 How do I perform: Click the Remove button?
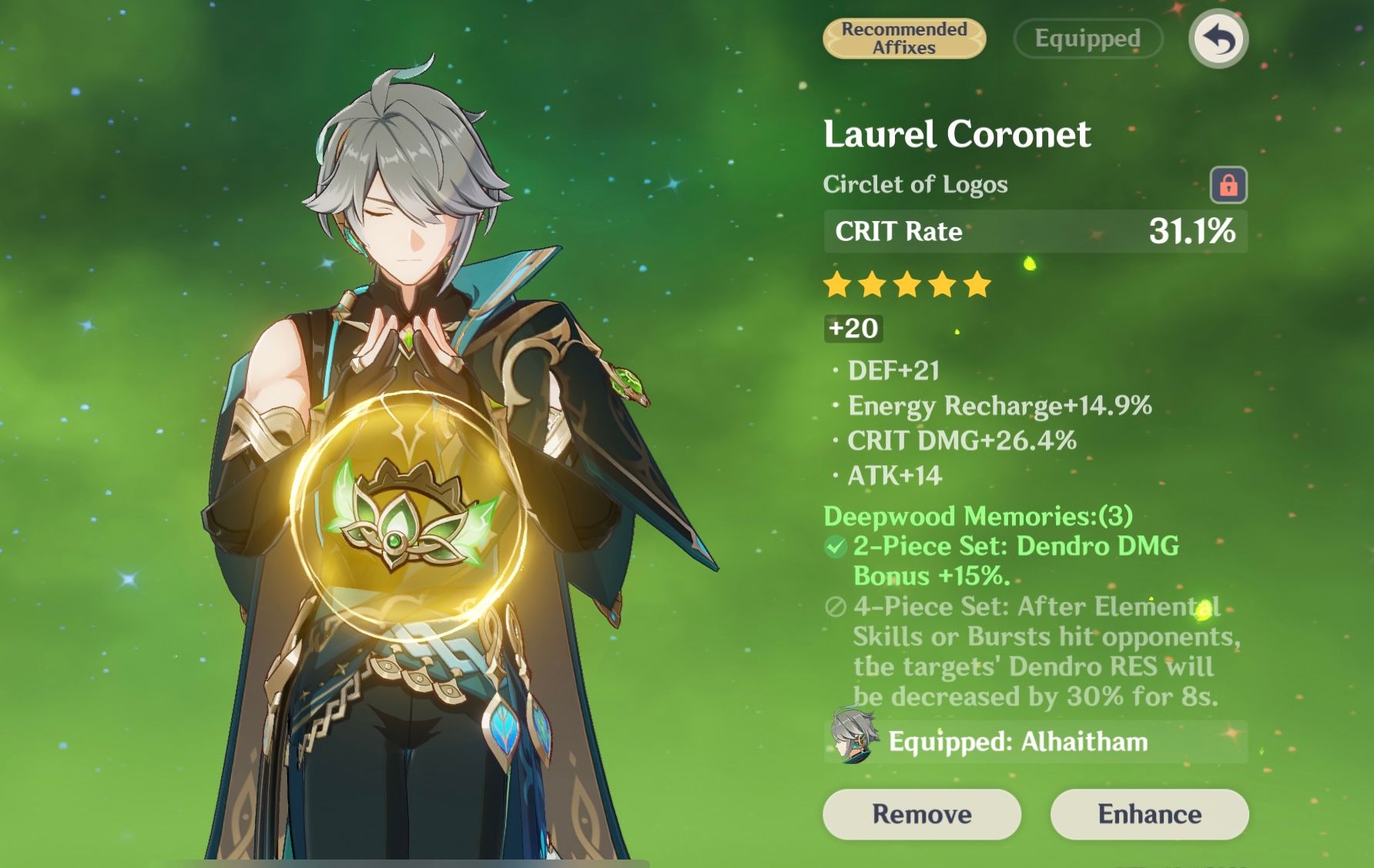tap(923, 814)
